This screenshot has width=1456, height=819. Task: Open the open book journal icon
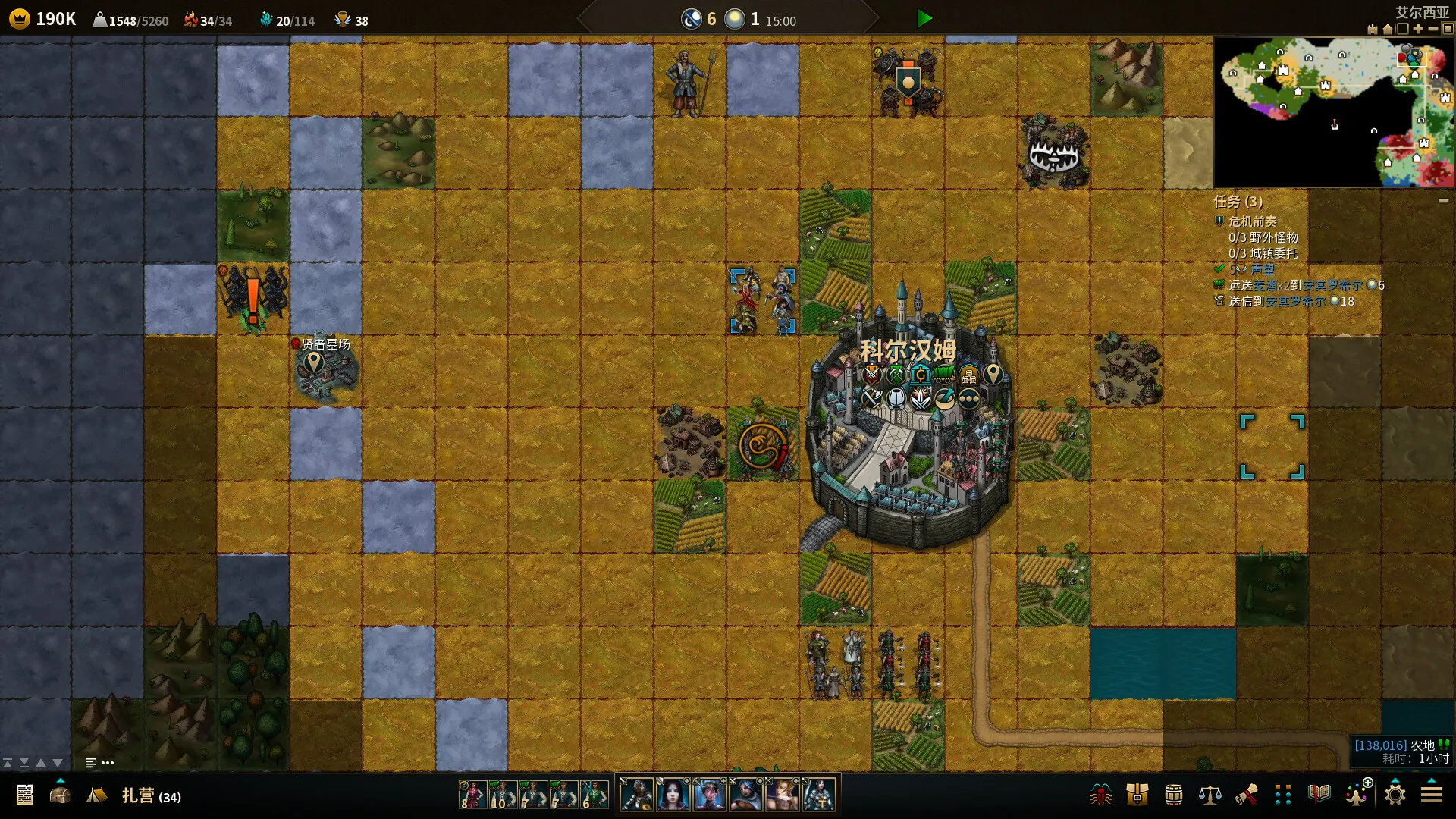[1319, 794]
